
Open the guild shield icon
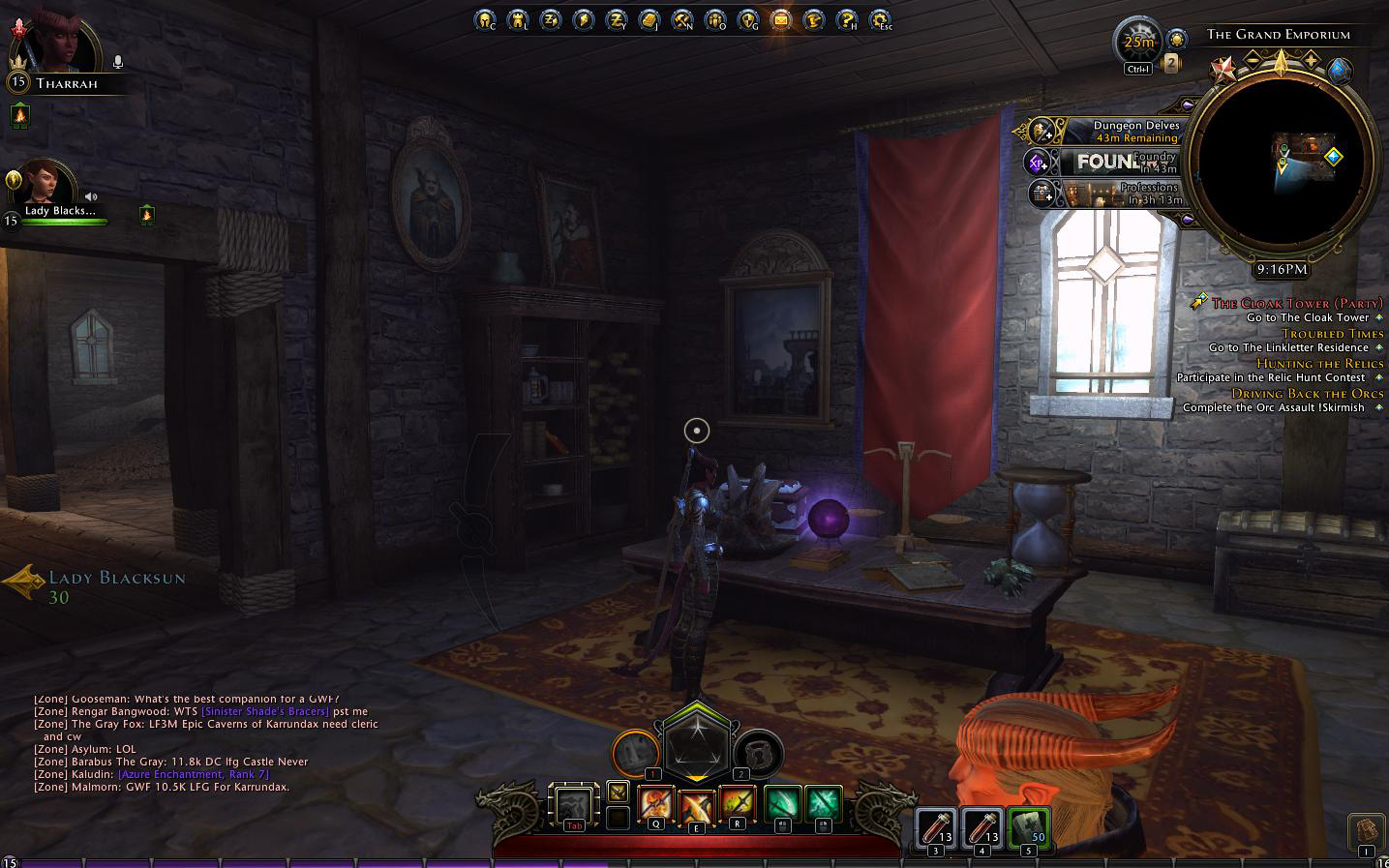[747, 18]
